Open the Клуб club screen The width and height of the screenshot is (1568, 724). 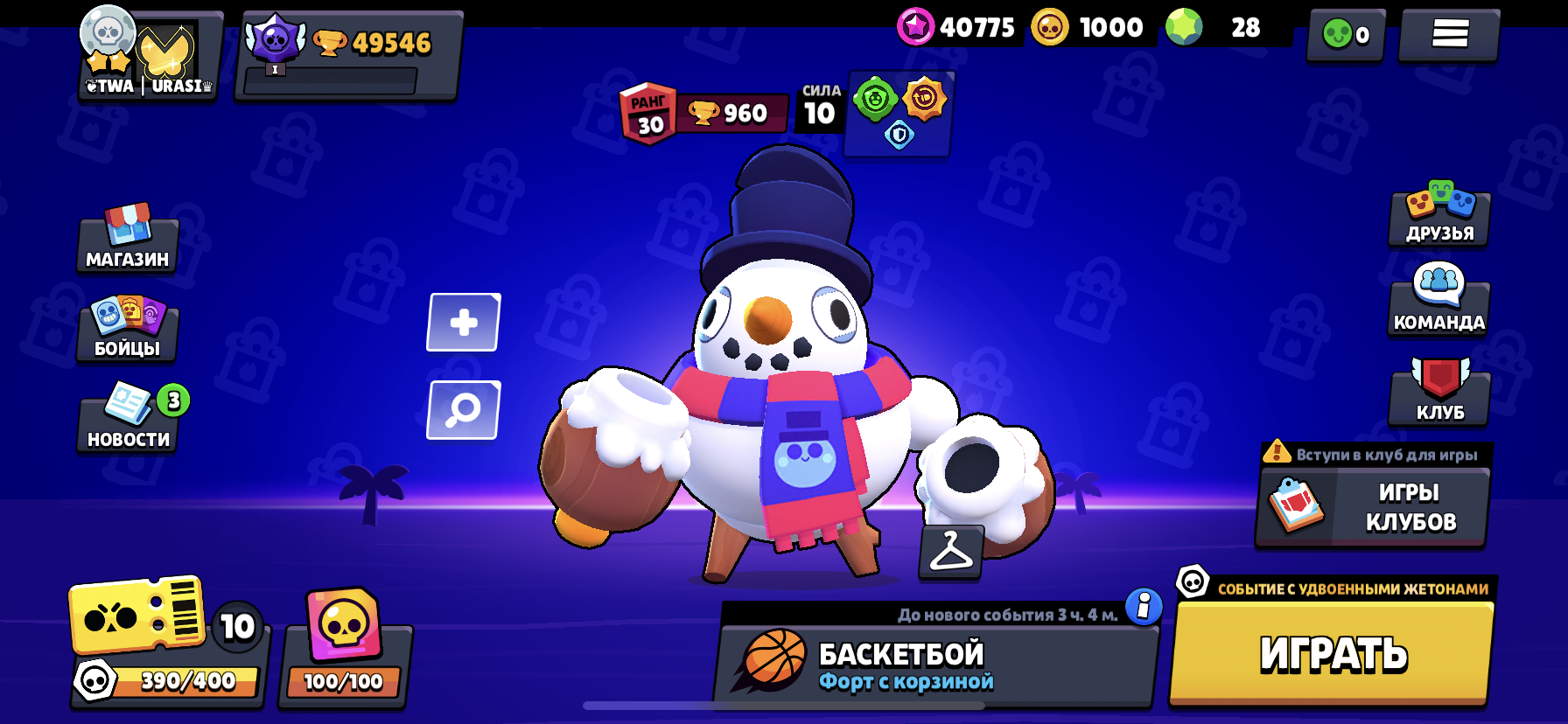(x=1439, y=393)
